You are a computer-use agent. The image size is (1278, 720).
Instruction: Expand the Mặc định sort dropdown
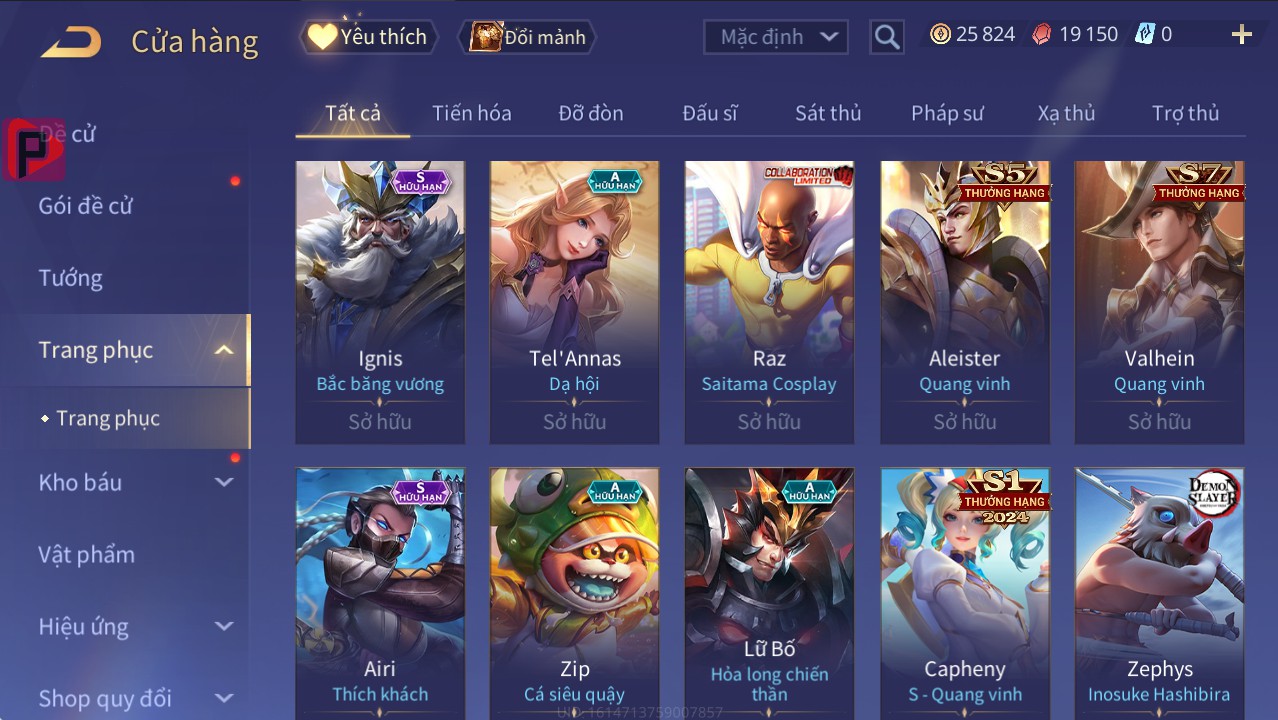[x=775, y=37]
